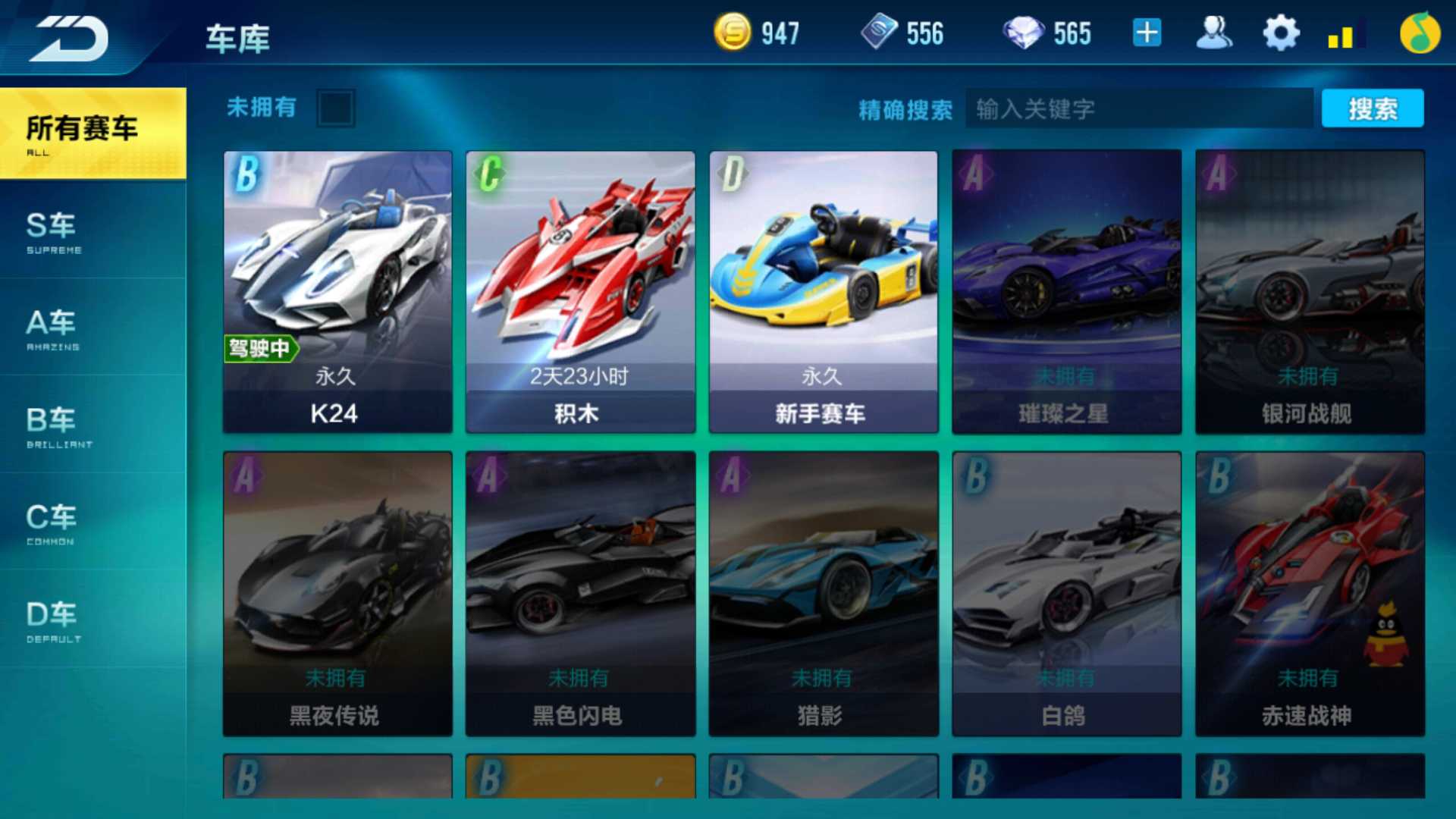Open the settings gear icon

tap(1280, 32)
